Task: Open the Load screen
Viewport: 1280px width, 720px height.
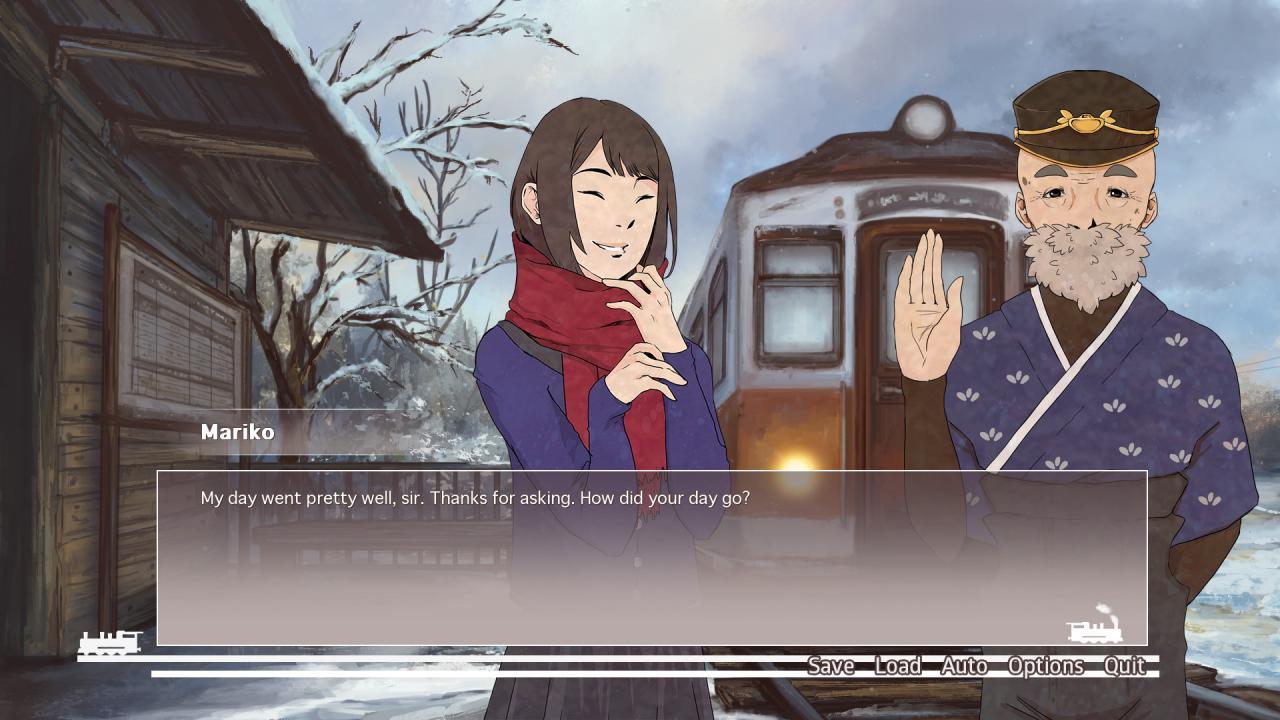Action: click(897, 666)
